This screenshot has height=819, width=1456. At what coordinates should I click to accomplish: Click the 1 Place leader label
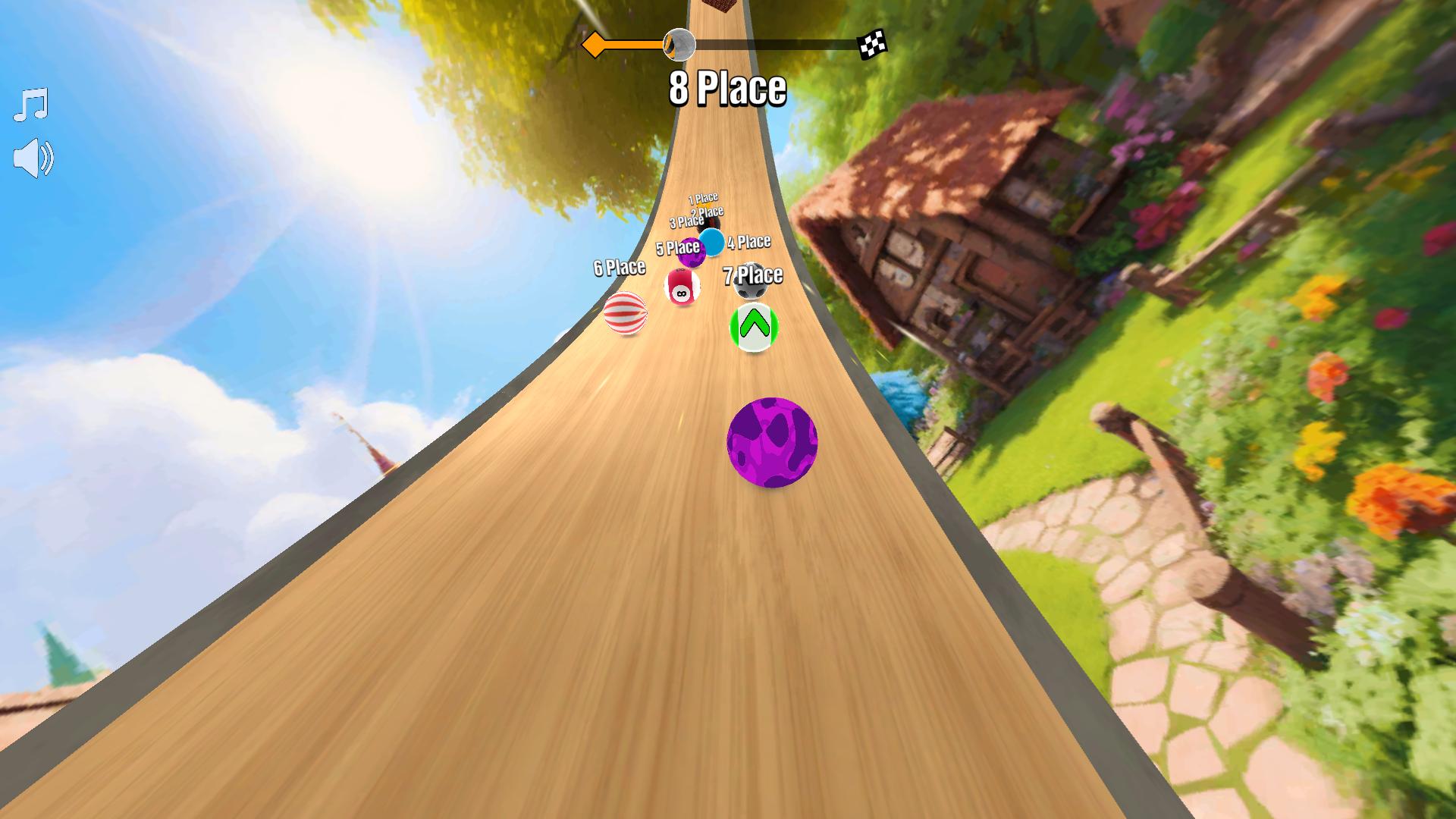(704, 197)
